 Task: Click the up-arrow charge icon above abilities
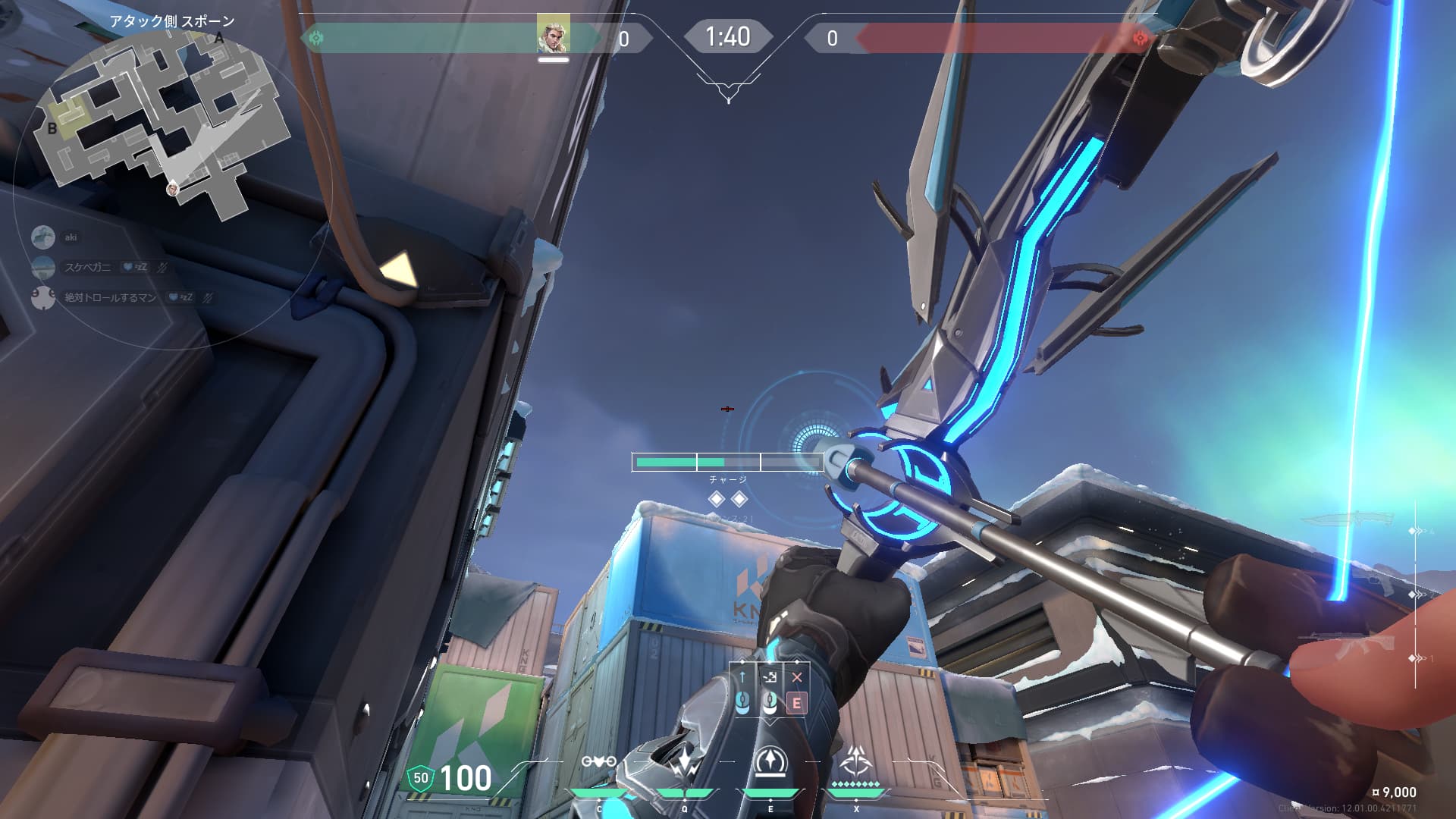tap(742, 677)
